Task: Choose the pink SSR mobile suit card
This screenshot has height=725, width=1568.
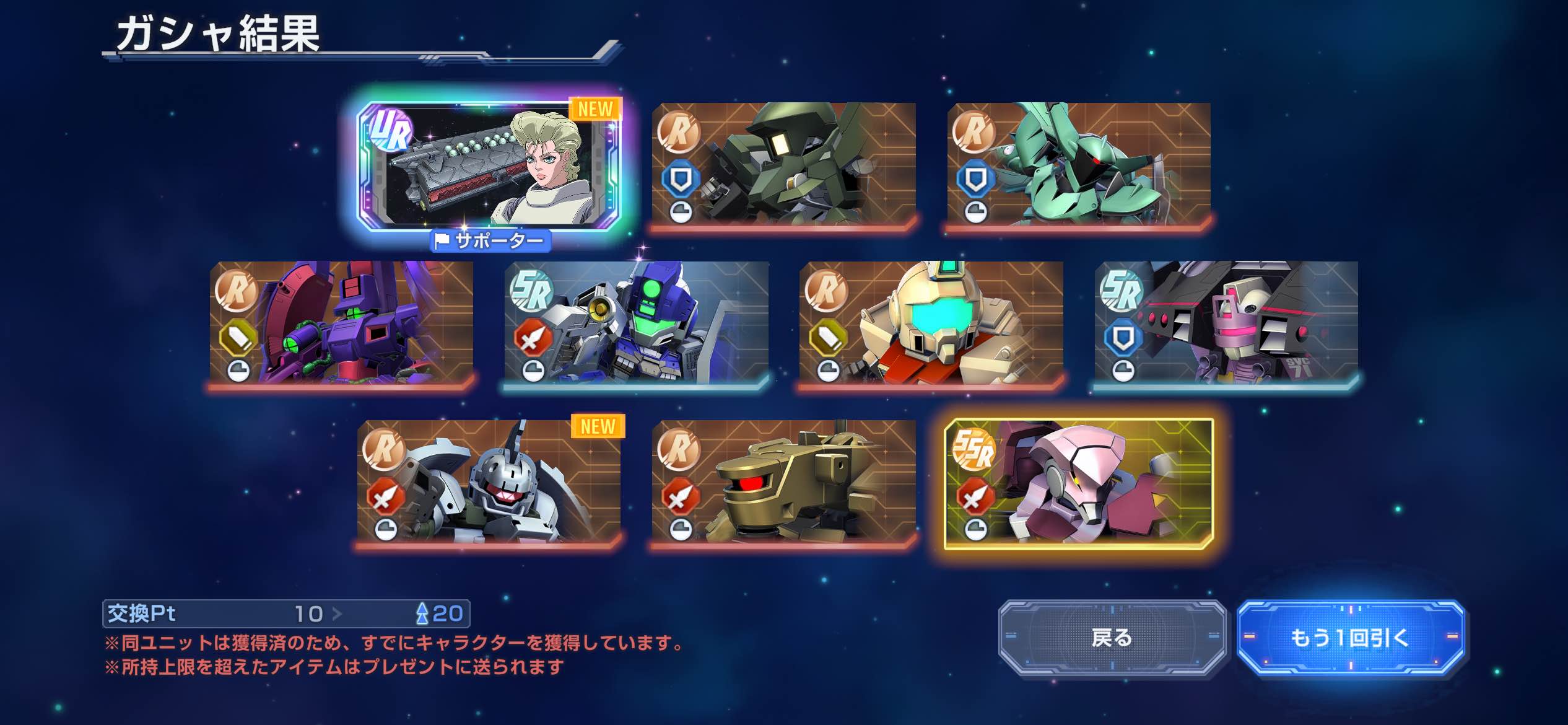Action: (x=1078, y=483)
